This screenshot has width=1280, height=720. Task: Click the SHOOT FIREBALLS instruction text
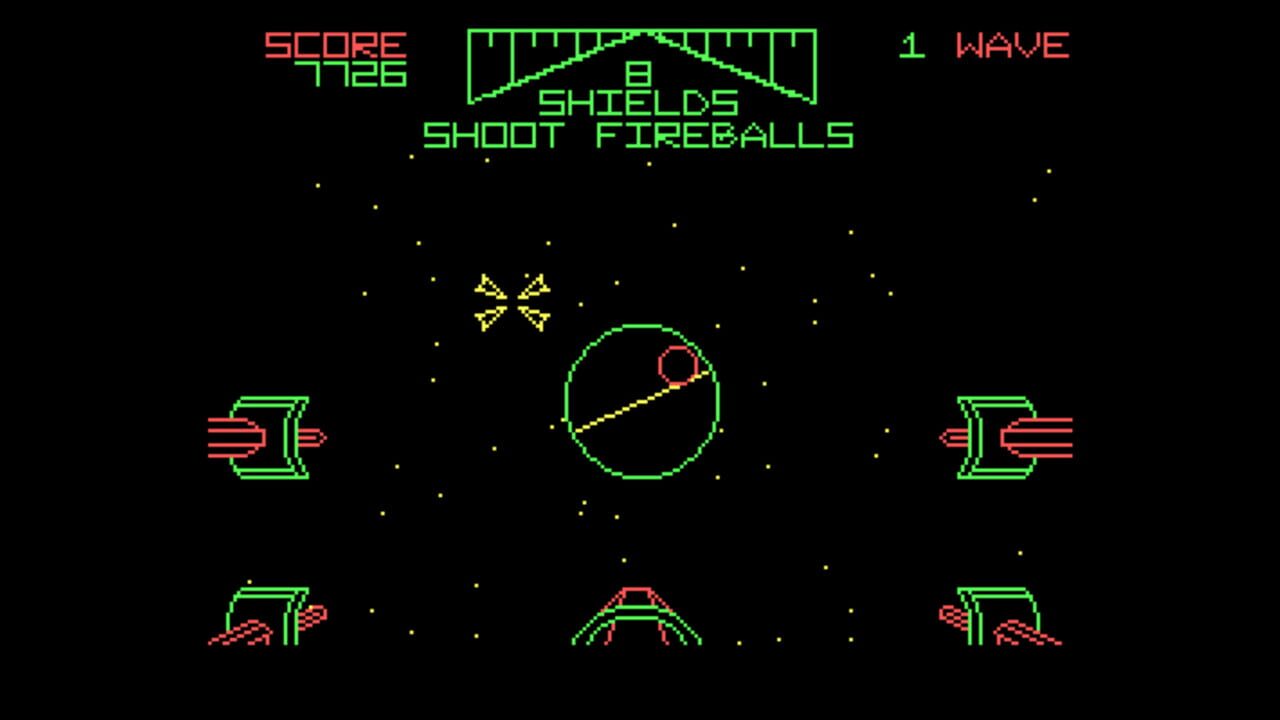(x=640, y=133)
